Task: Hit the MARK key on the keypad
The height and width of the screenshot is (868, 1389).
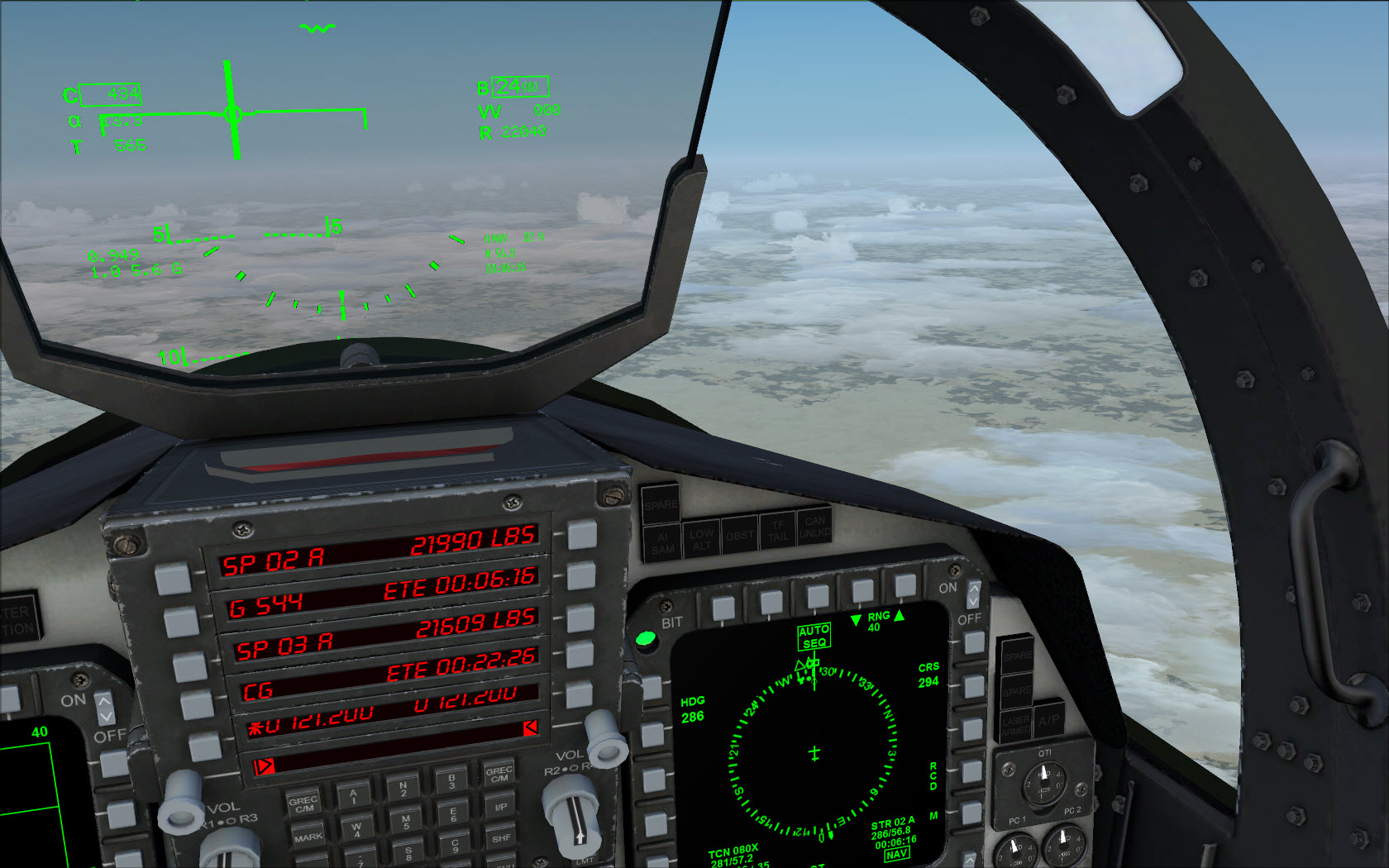Action: click(x=308, y=837)
